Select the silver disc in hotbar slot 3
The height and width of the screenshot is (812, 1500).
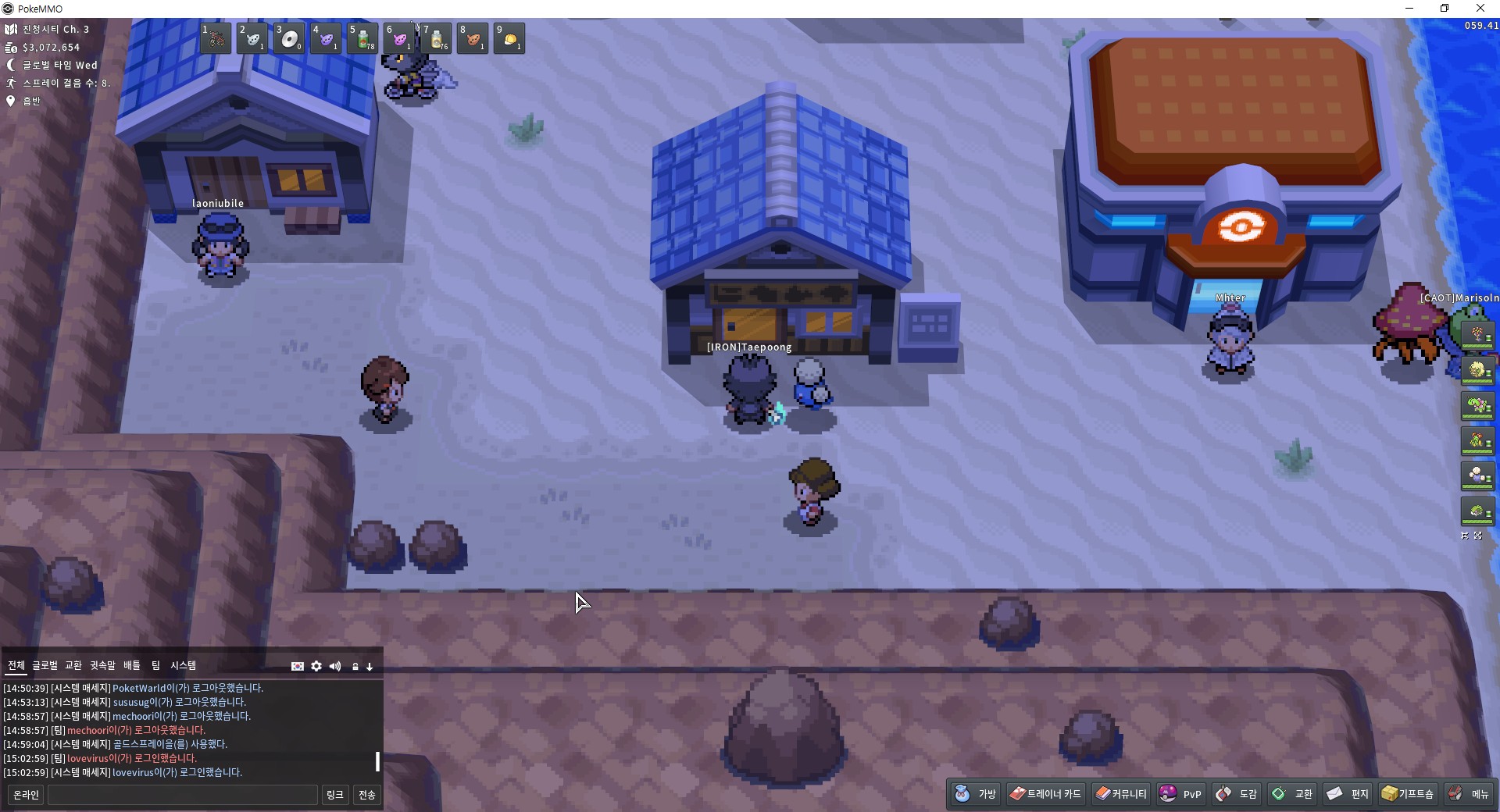pyautogui.click(x=290, y=38)
